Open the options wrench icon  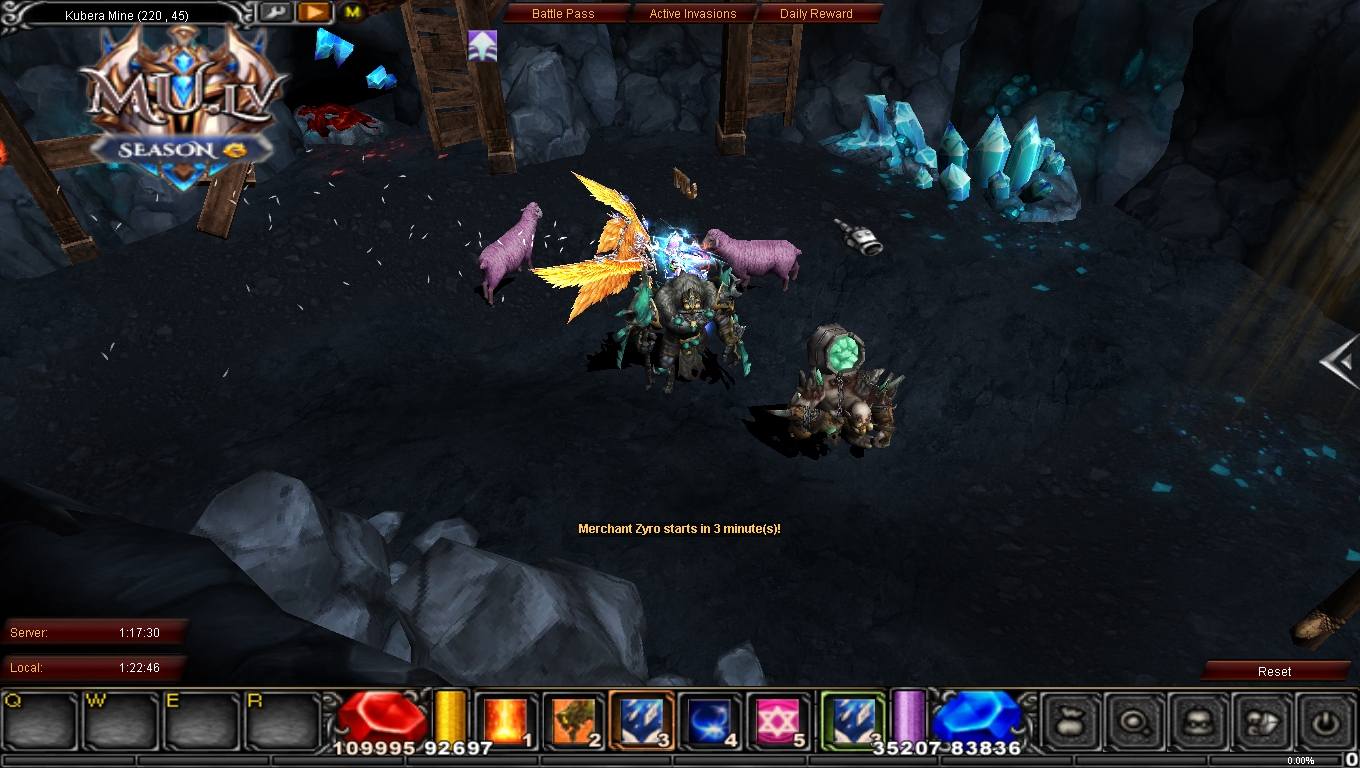pos(277,12)
